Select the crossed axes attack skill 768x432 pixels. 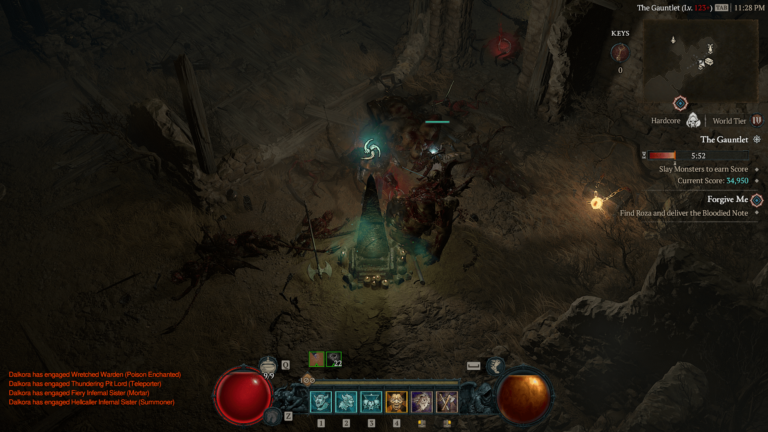pos(446,402)
